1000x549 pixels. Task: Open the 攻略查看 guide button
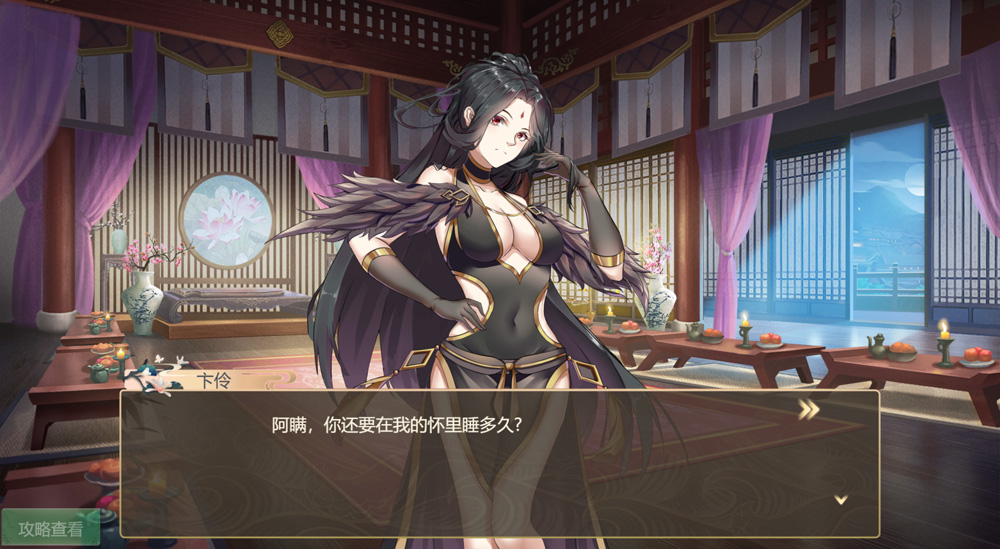pyautogui.click(x=50, y=528)
